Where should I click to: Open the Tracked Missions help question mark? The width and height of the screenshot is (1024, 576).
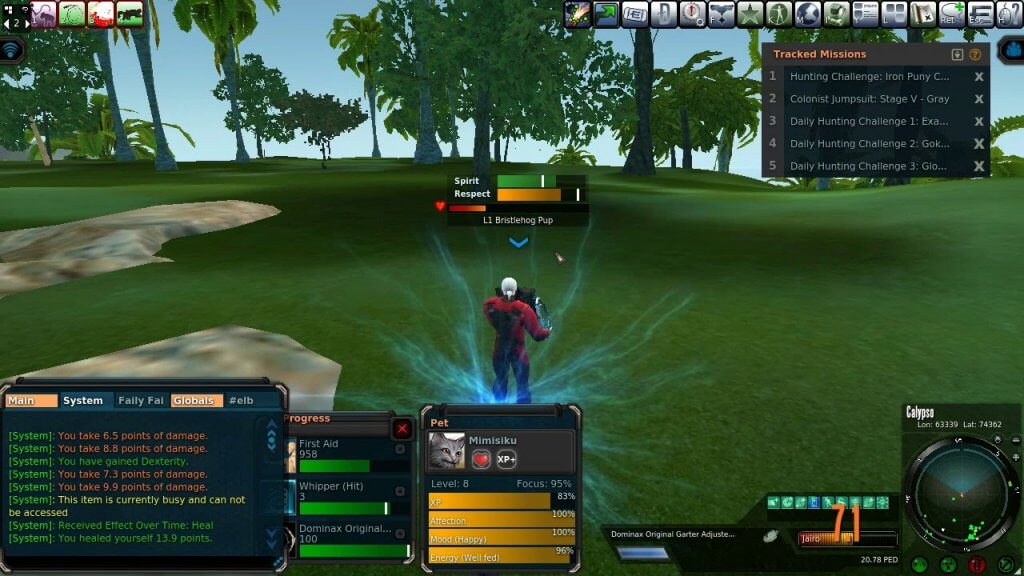coord(975,54)
